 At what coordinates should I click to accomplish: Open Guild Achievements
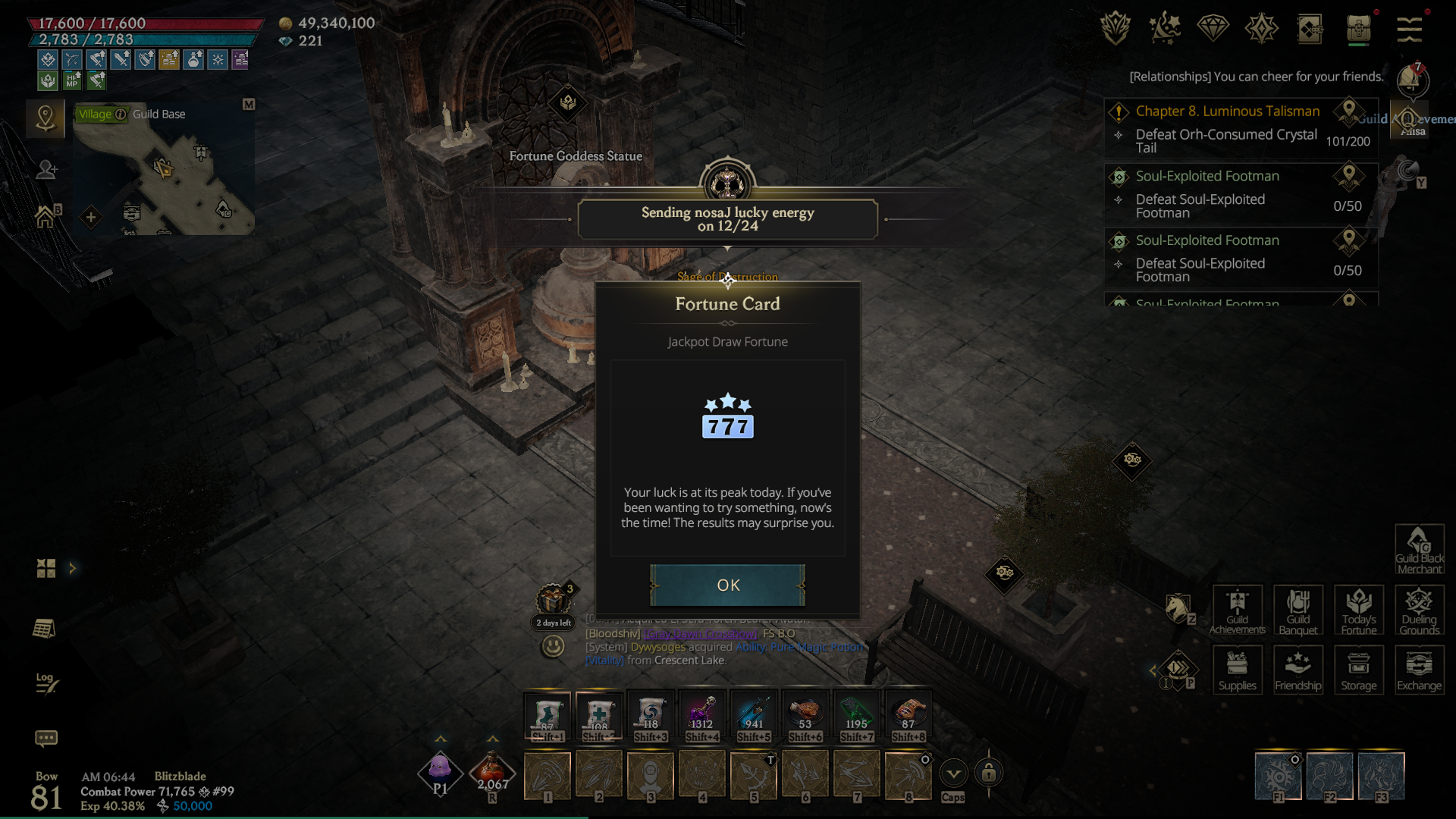(x=1237, y=610)
